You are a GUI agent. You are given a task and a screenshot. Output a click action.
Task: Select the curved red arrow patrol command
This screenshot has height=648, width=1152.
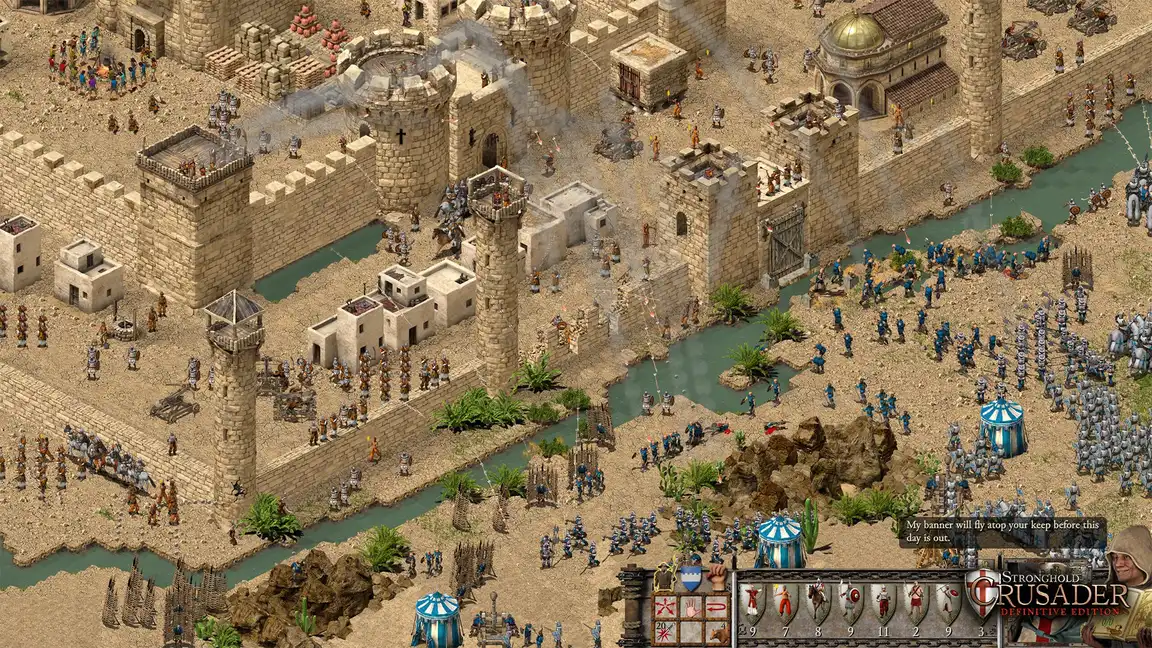[x=715, y=606]
